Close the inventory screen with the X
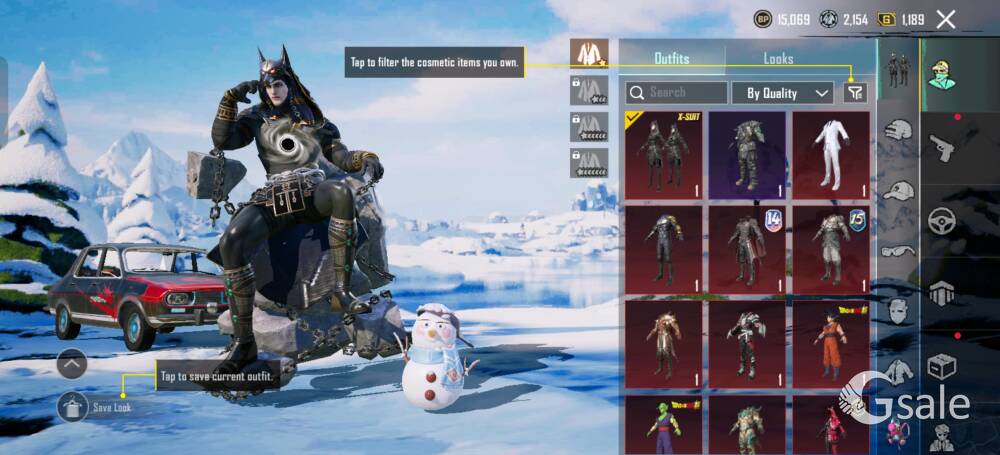1000x455 pixels. coord(946,19)
